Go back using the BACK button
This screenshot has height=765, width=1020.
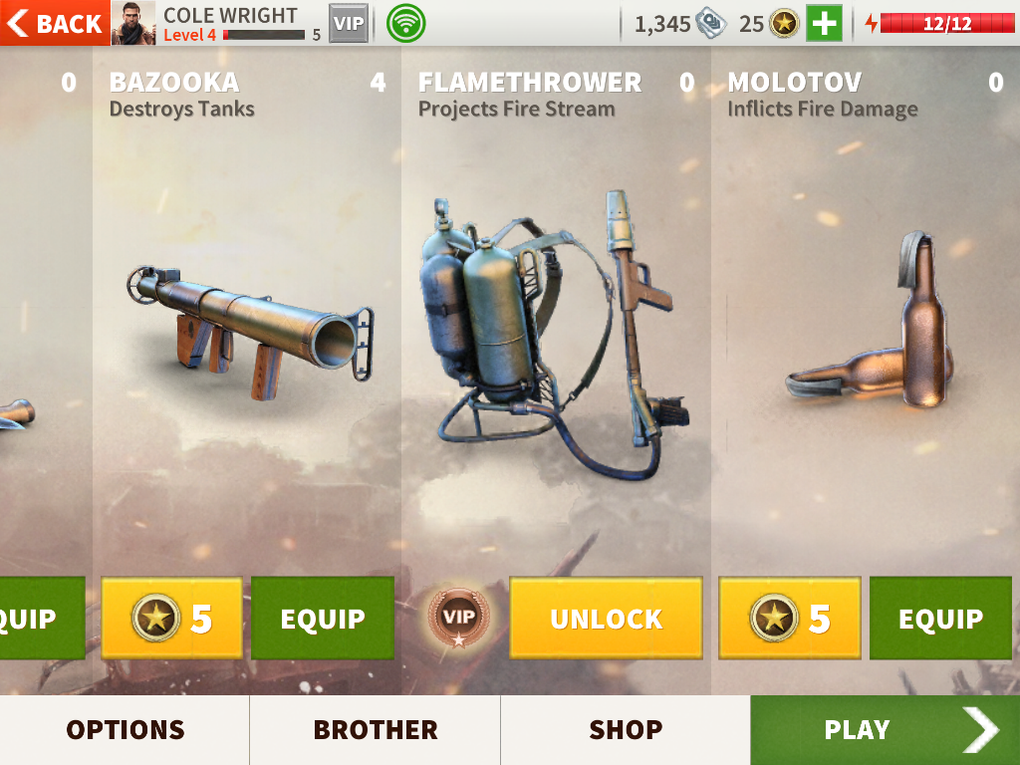[x=55, y=23]
